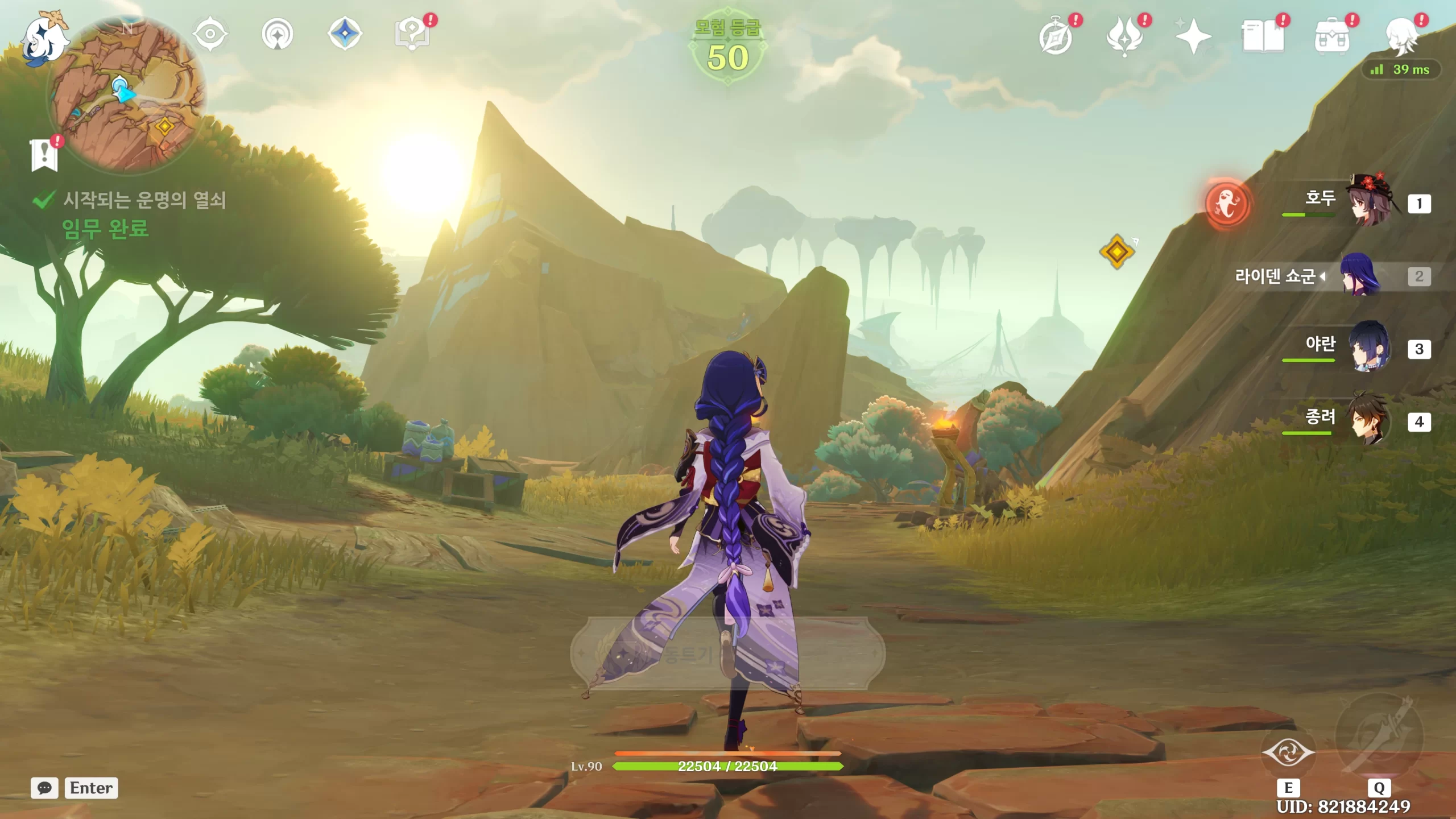Activate the Elemental Skill eye icon
Image resolution: width=1456 pixels, height=819 pixels.
1288,753
